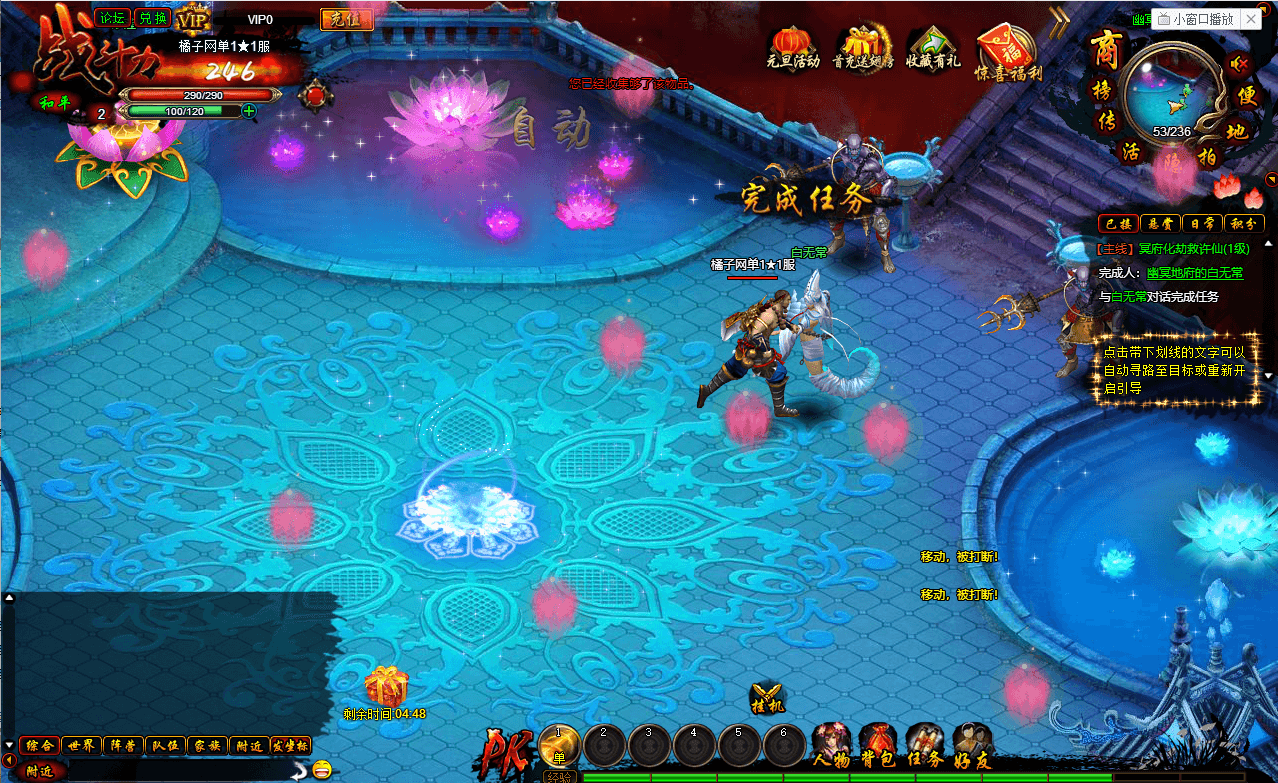
Task: Open the 商 shop button beside the minimap
Action: [x=1104, y=48]
